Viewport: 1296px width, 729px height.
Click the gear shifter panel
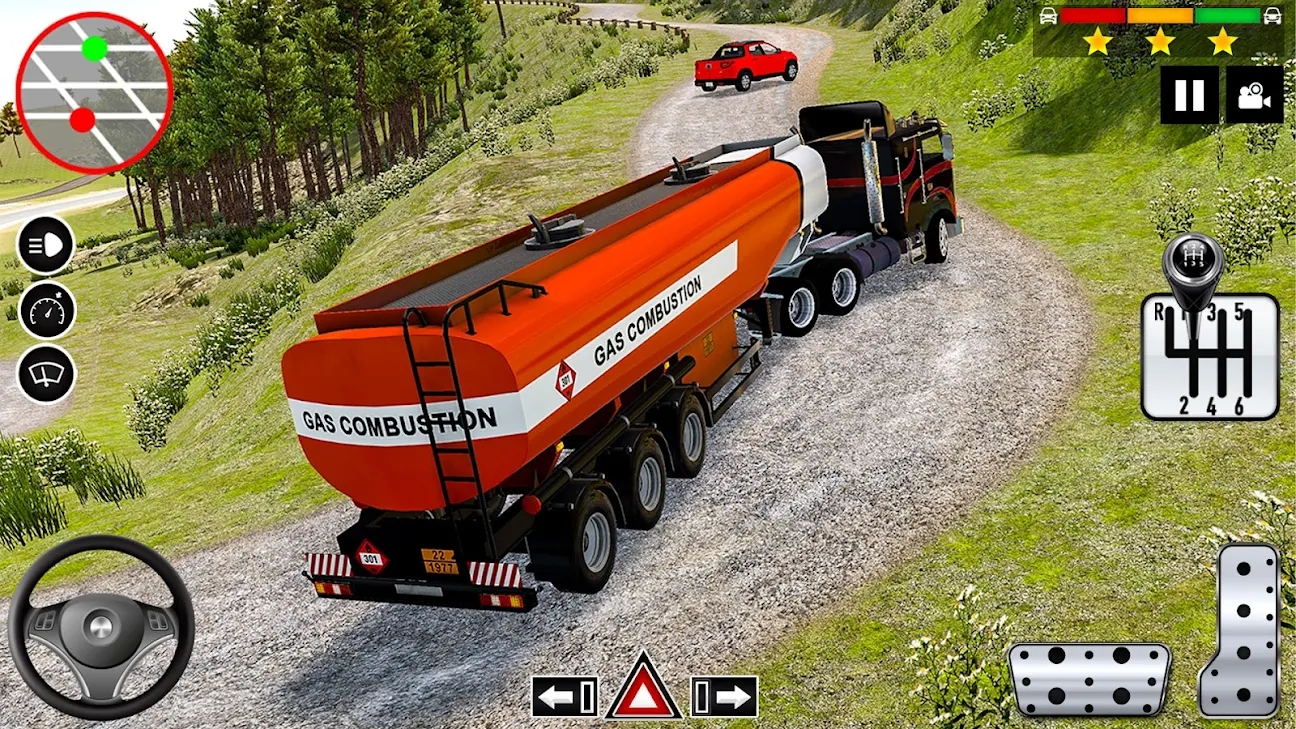[x=1210, y=355]
